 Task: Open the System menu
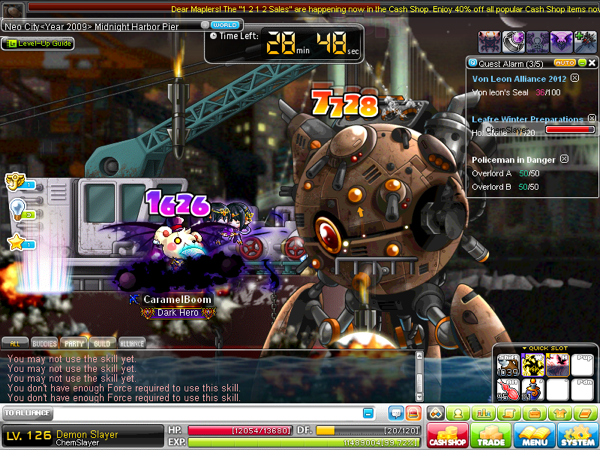(579, 435)
